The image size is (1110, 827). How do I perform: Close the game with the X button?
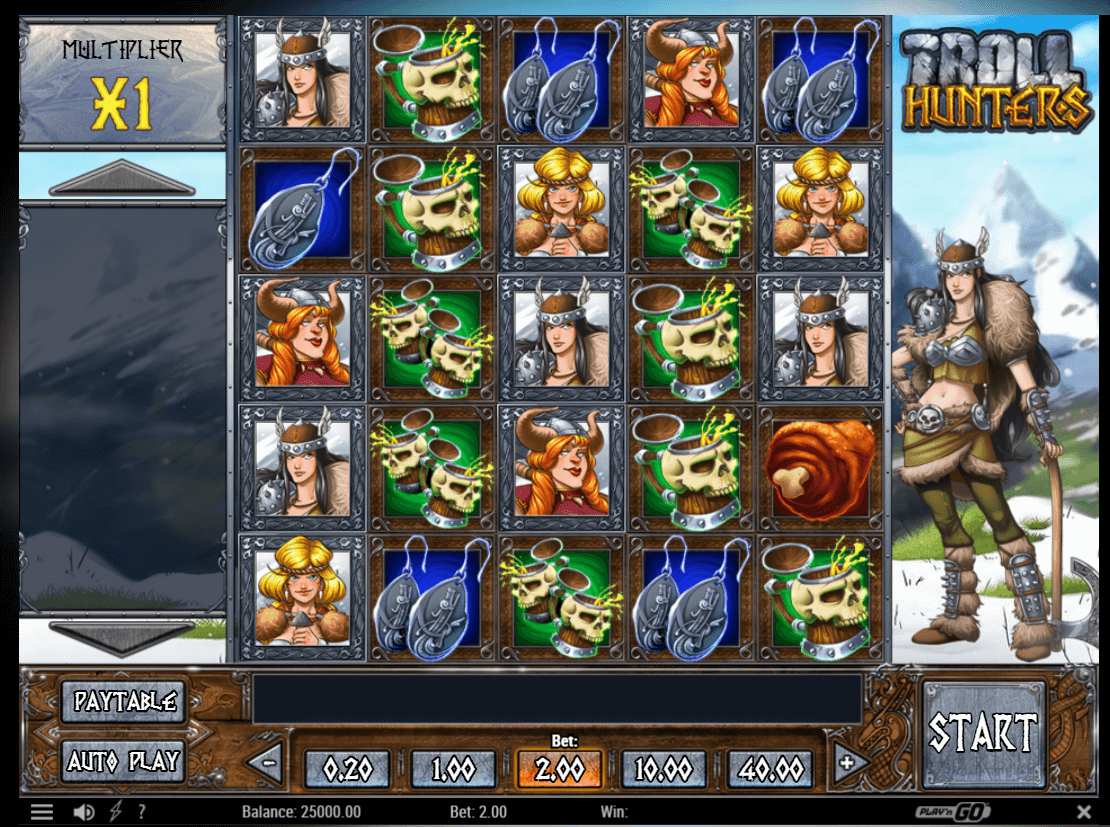(1084, 812)
